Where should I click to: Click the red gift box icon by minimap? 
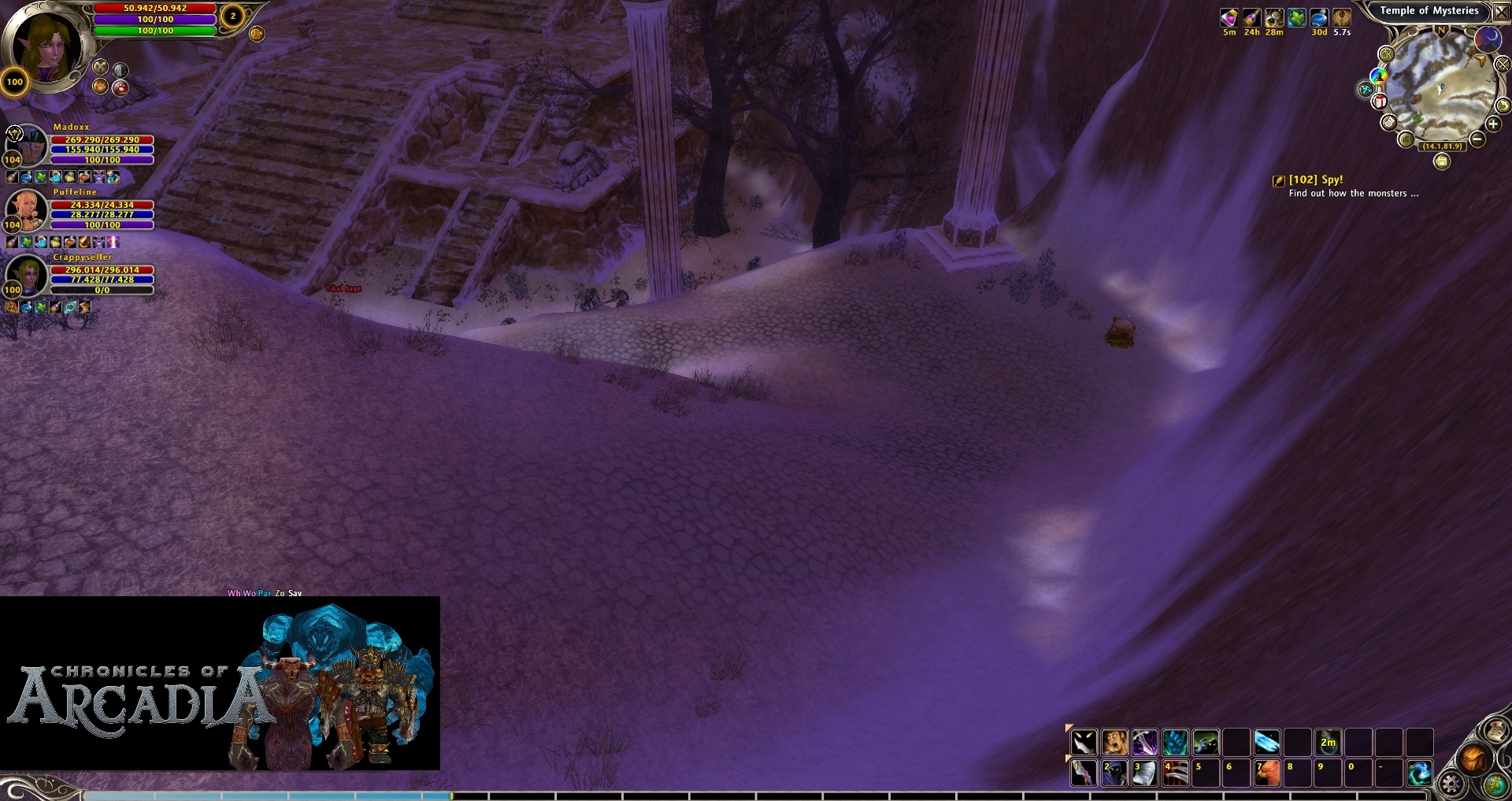pos(1380,102)
